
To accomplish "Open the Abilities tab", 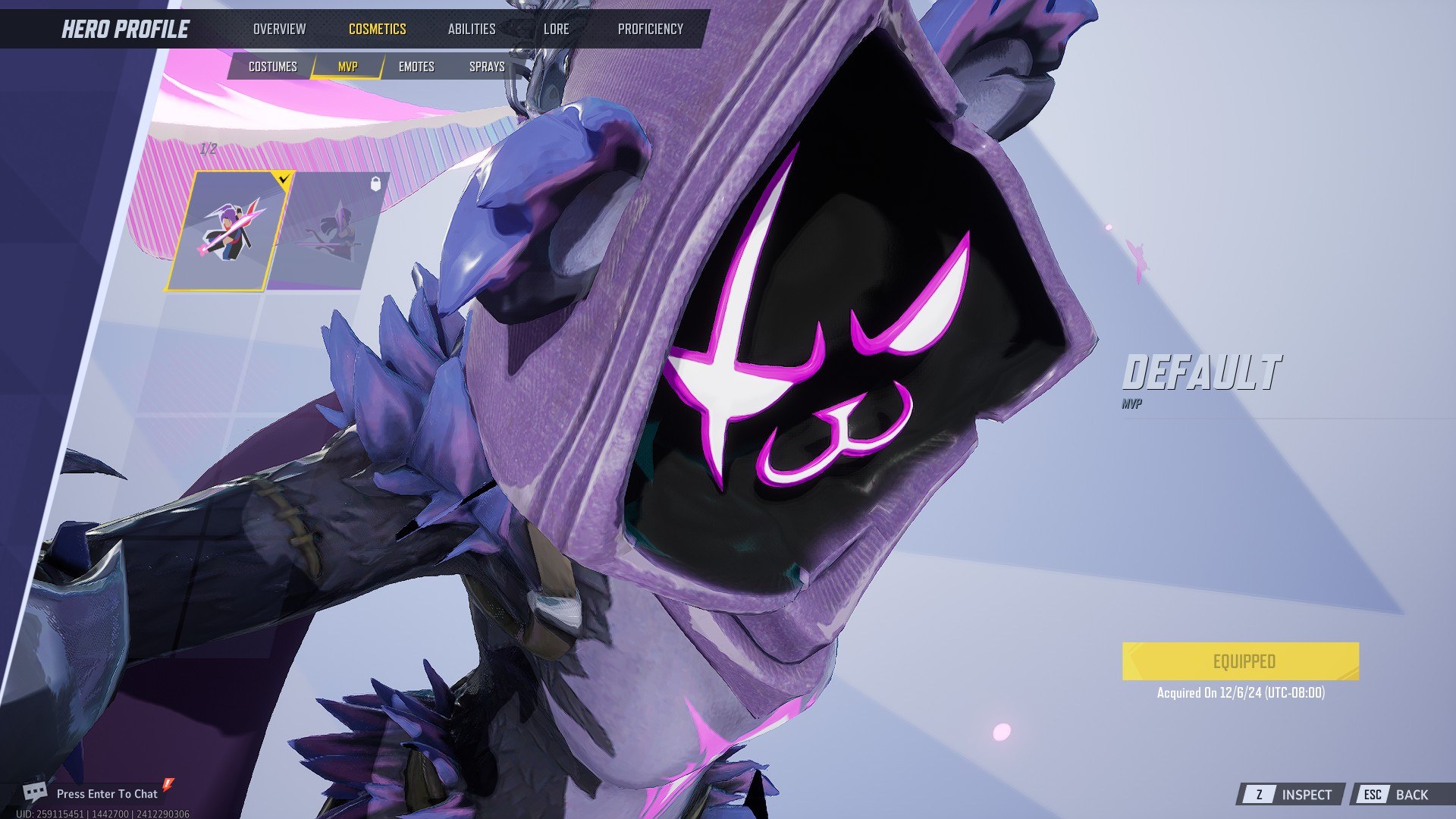I will tap(472, 29).
